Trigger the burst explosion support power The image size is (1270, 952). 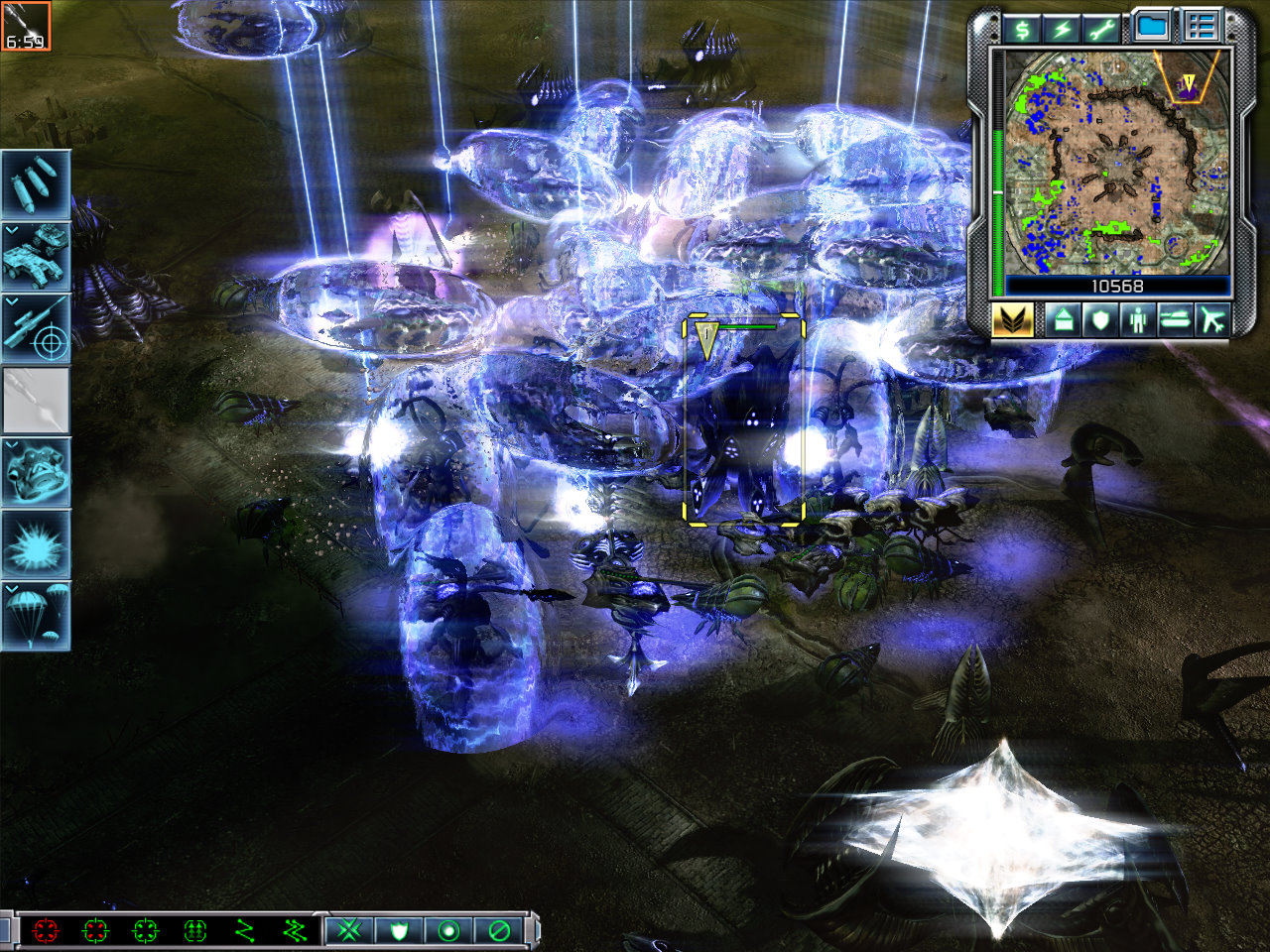[x=36, y=543]
